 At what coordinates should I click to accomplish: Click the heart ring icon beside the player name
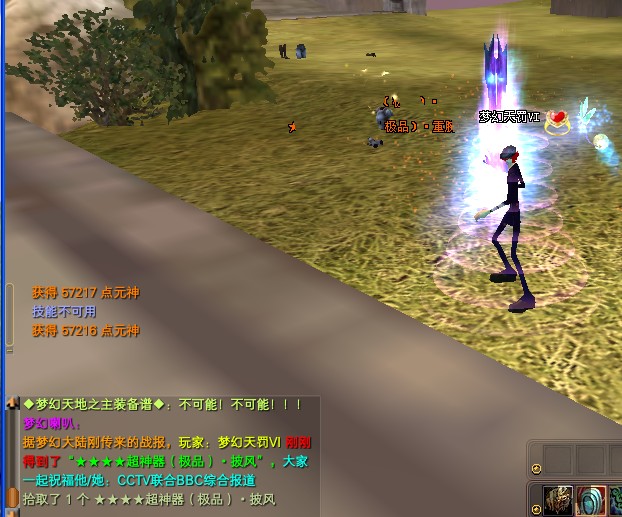[x=557, y=120]
